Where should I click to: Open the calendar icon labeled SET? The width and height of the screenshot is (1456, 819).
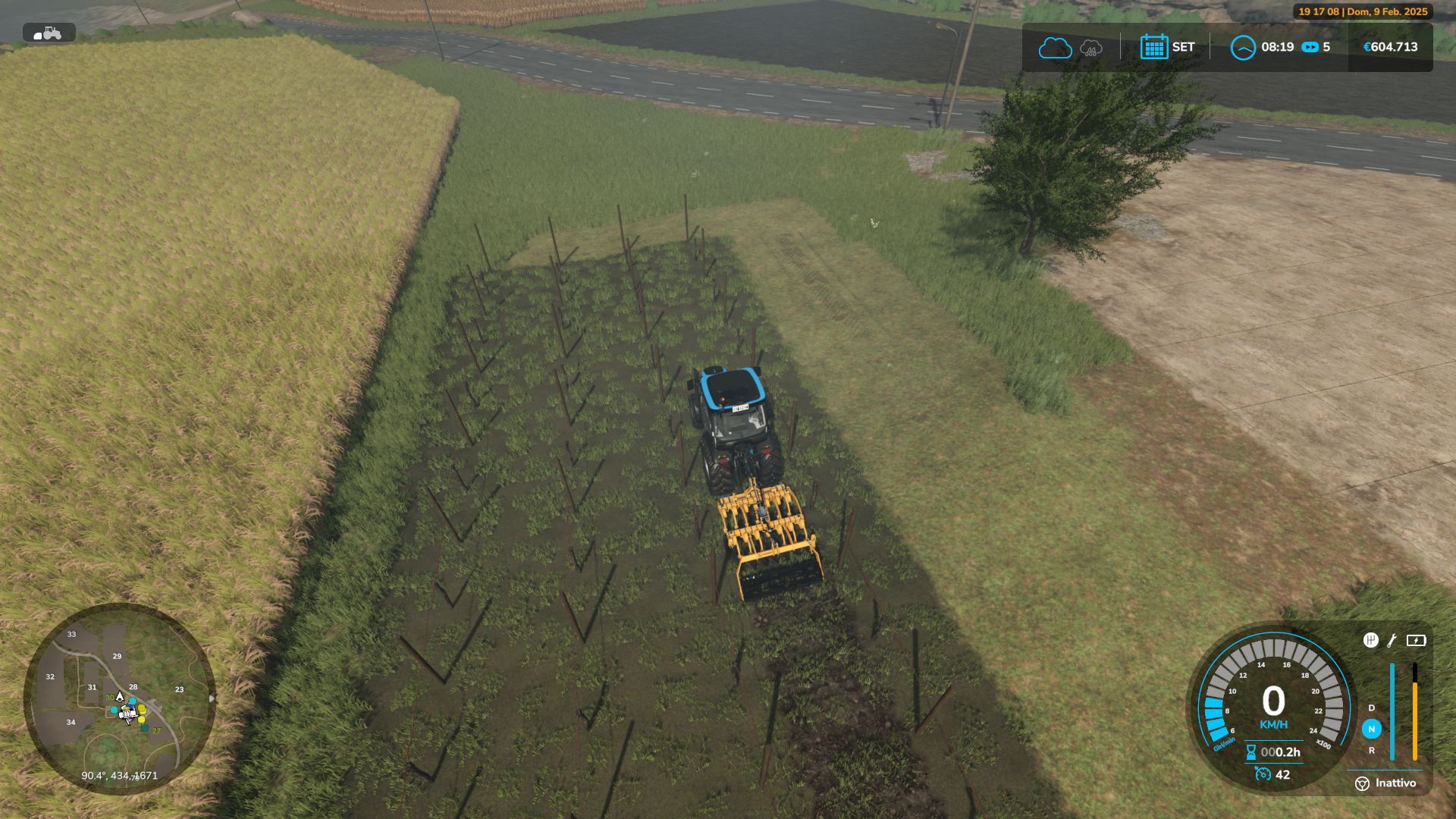pyautogui.click(x=1153, y=47)
